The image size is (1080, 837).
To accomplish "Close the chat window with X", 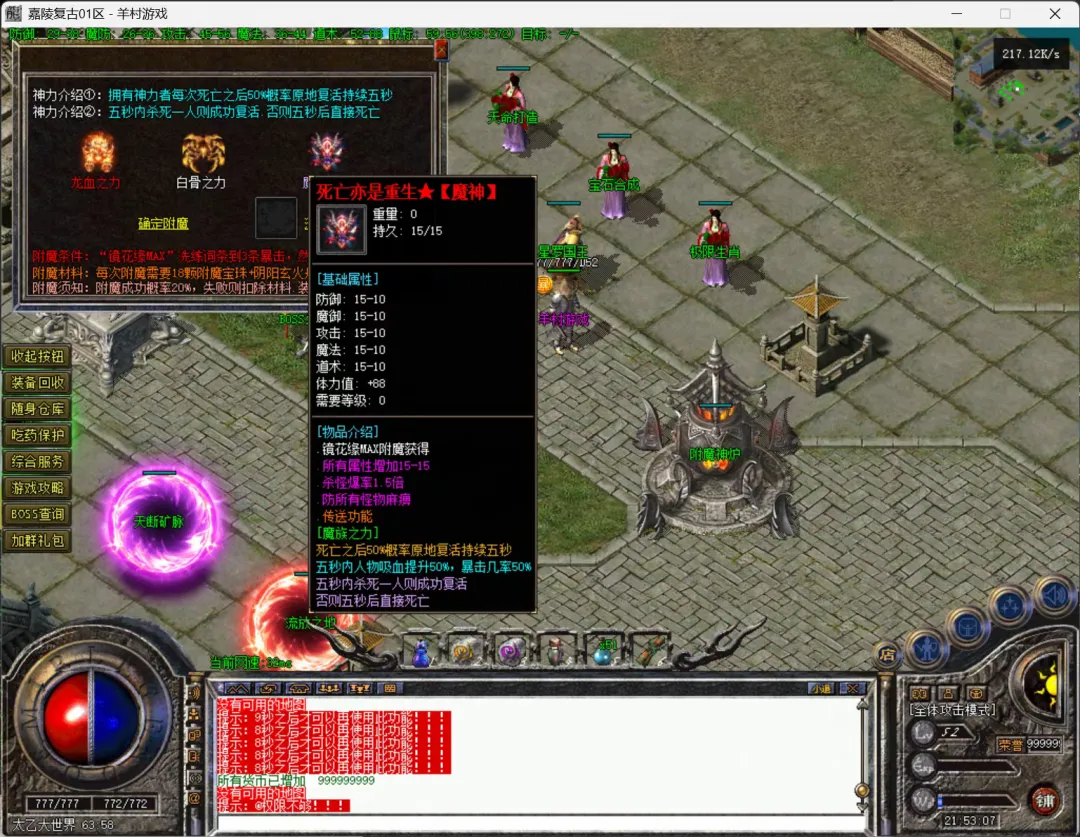I will [x=853, y=688].
